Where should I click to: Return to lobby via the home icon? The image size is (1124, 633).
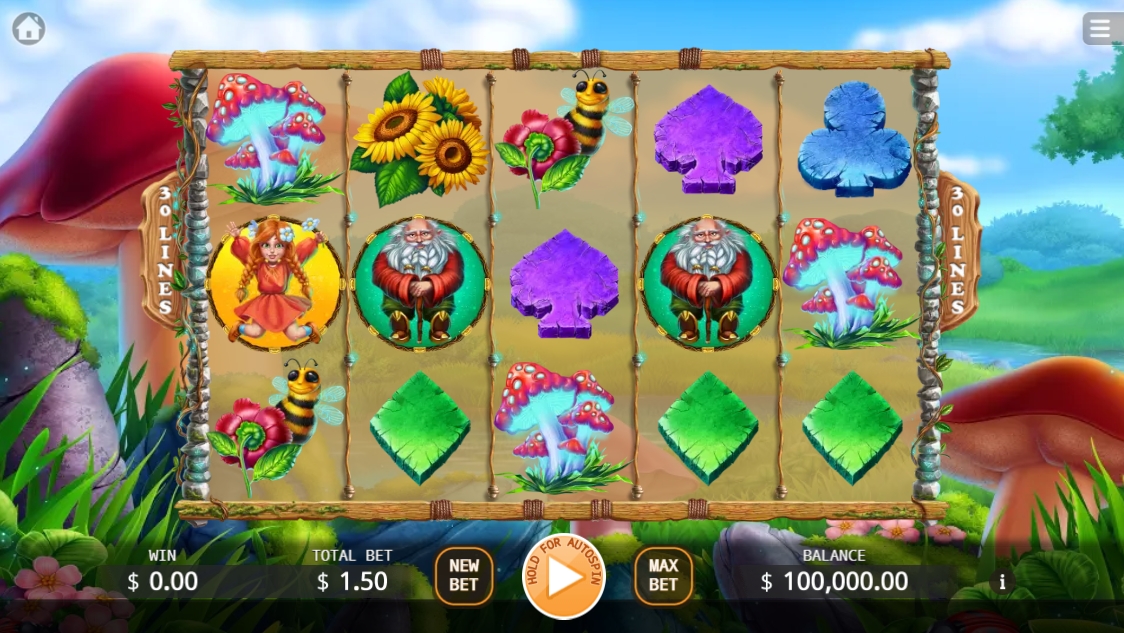click(x=28, y=28)
